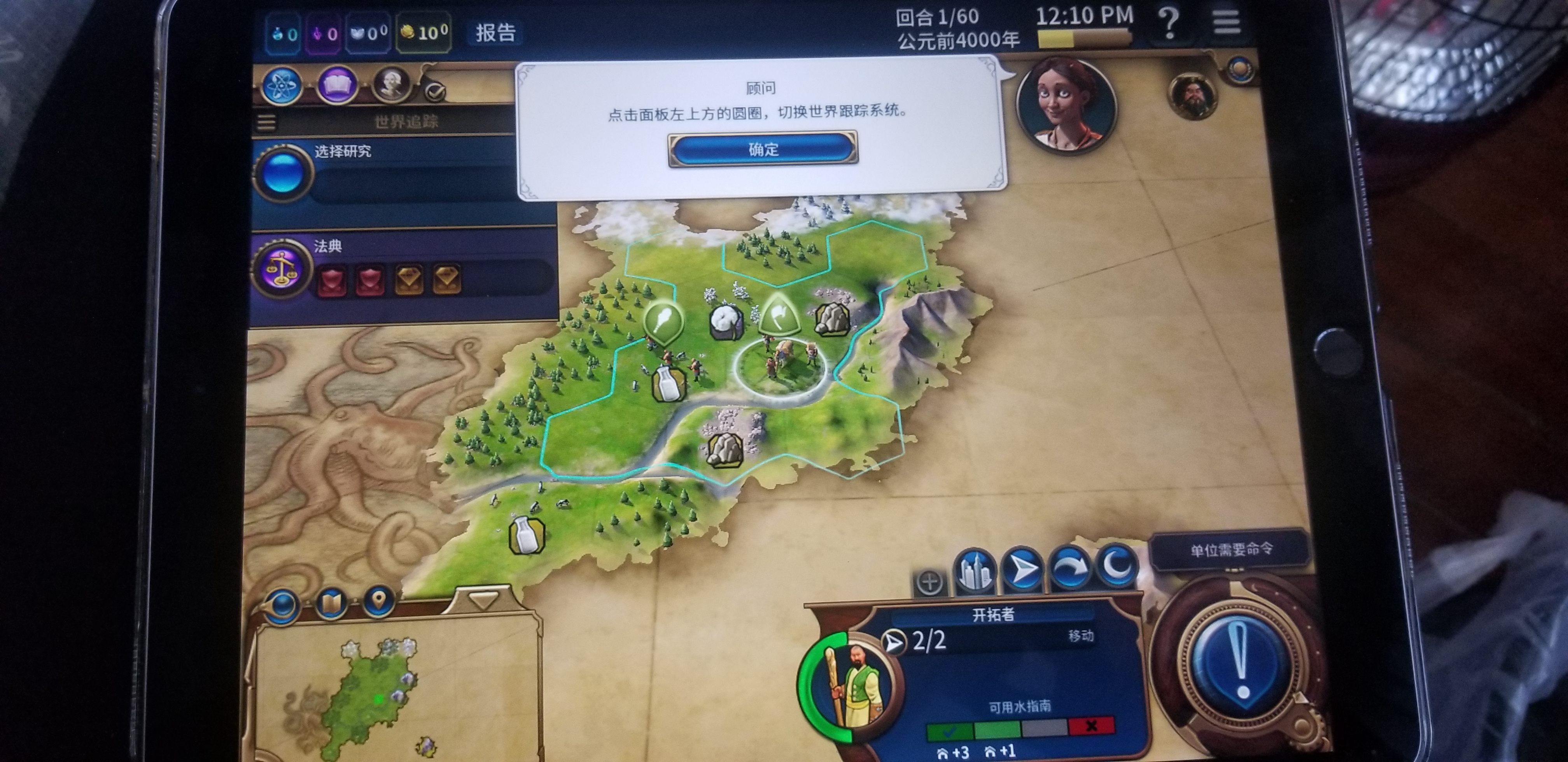
Task: Open the atom science tech tree button
Action: tap(282, 85)
